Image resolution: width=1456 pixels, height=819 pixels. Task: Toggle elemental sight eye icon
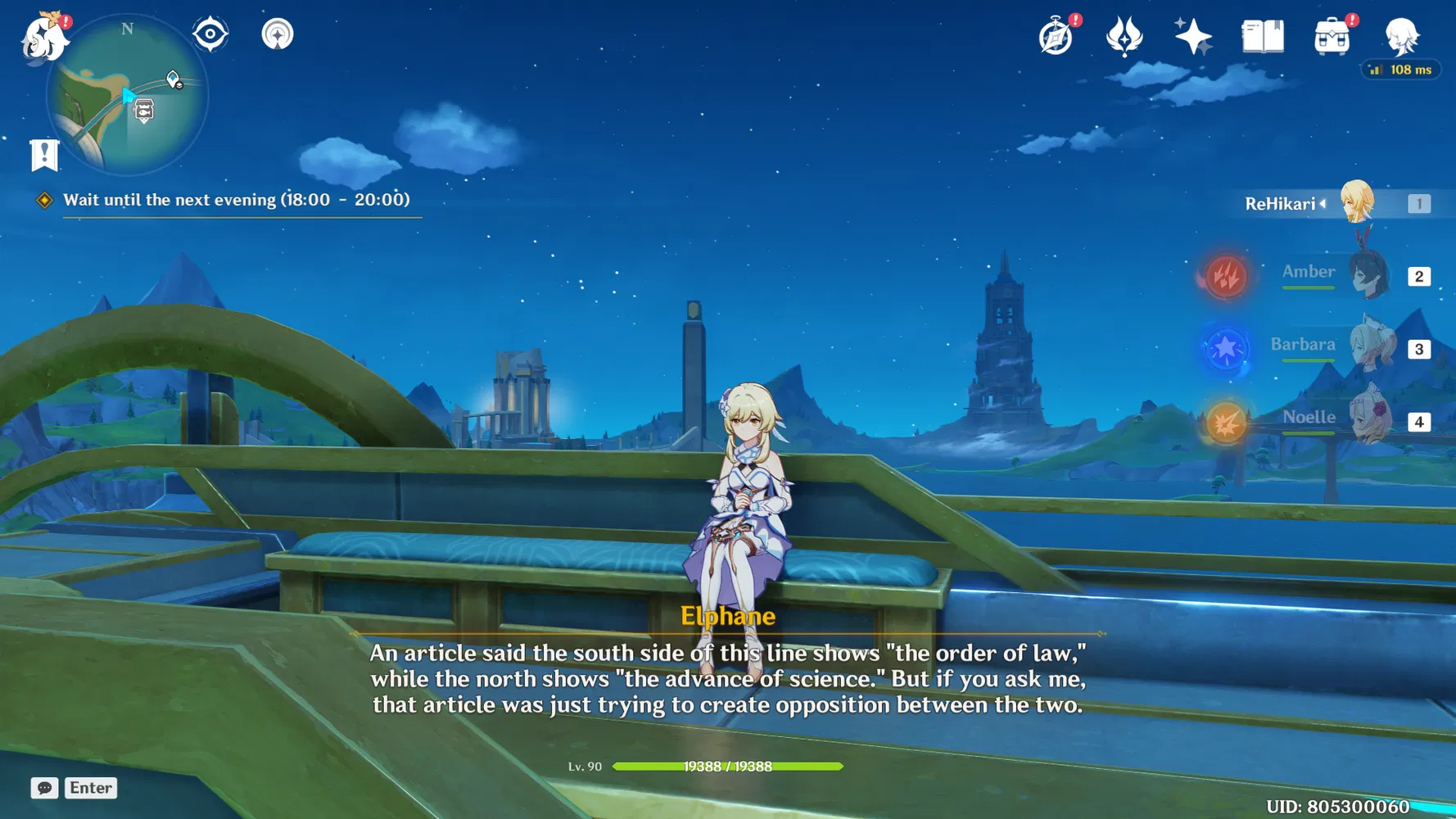pos(210,34)
